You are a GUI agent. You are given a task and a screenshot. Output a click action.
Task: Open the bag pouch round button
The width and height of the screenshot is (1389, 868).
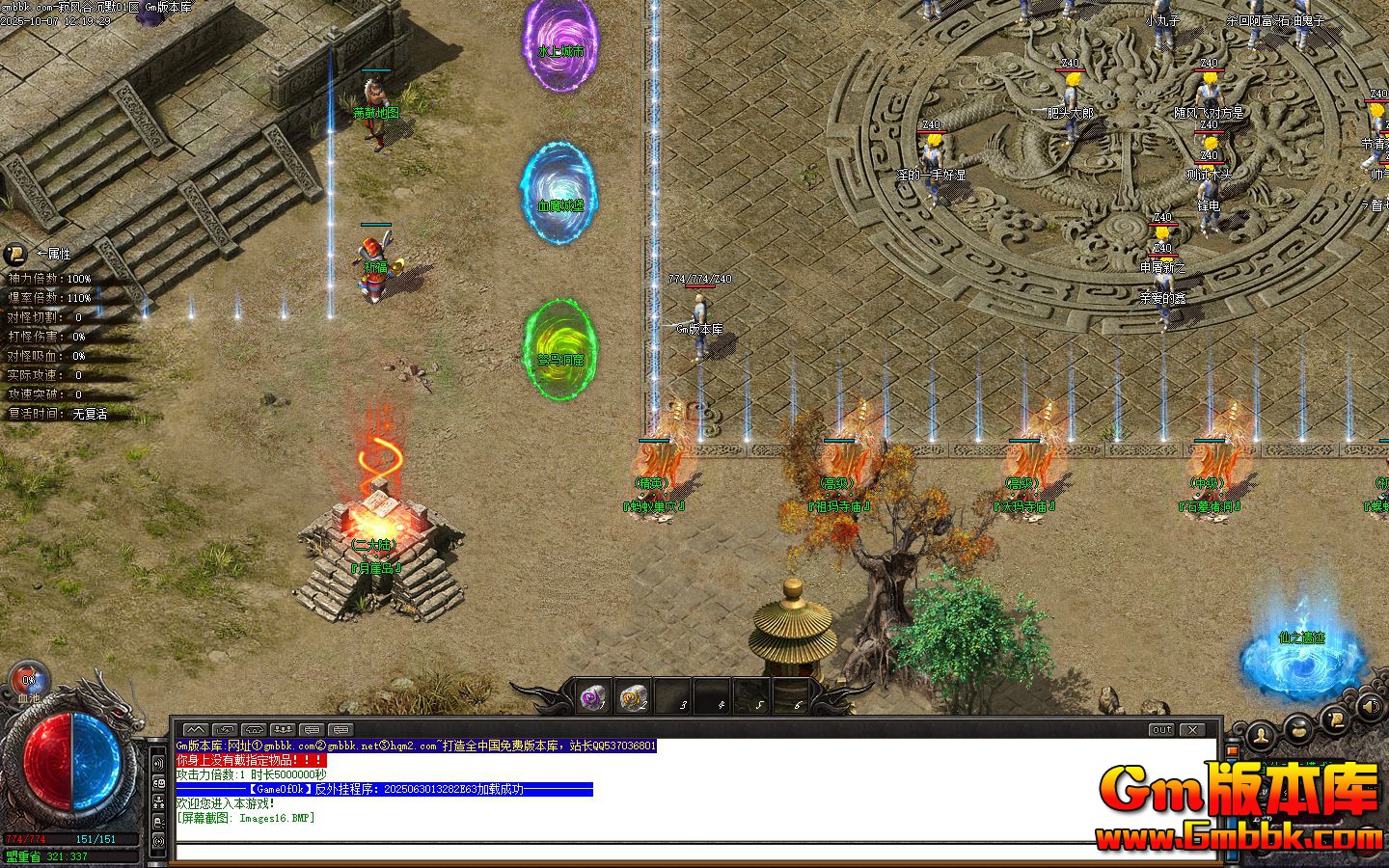[1298, 727]
